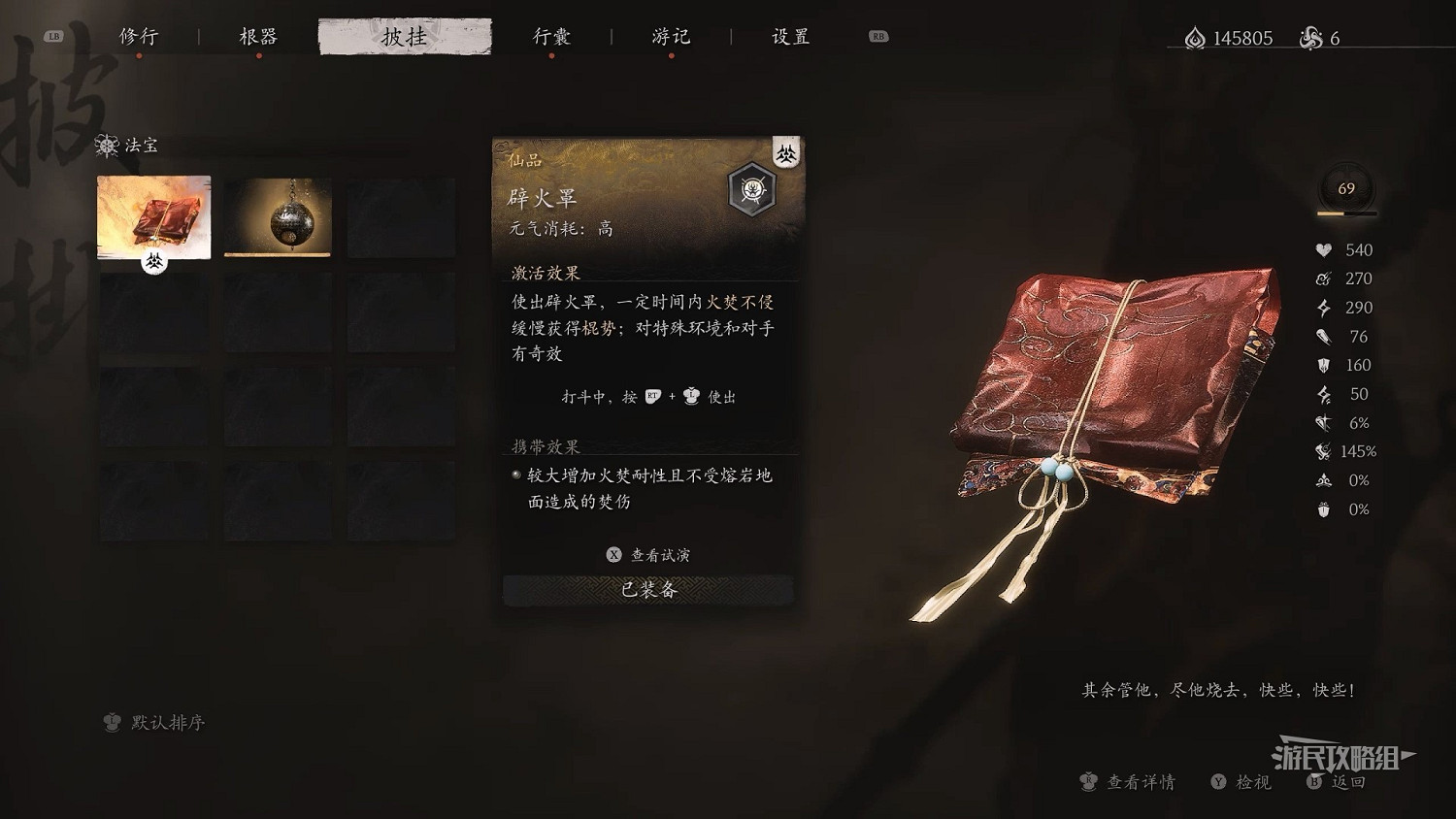Select the equipped 辟火罩 curio slot

[152, 217]
